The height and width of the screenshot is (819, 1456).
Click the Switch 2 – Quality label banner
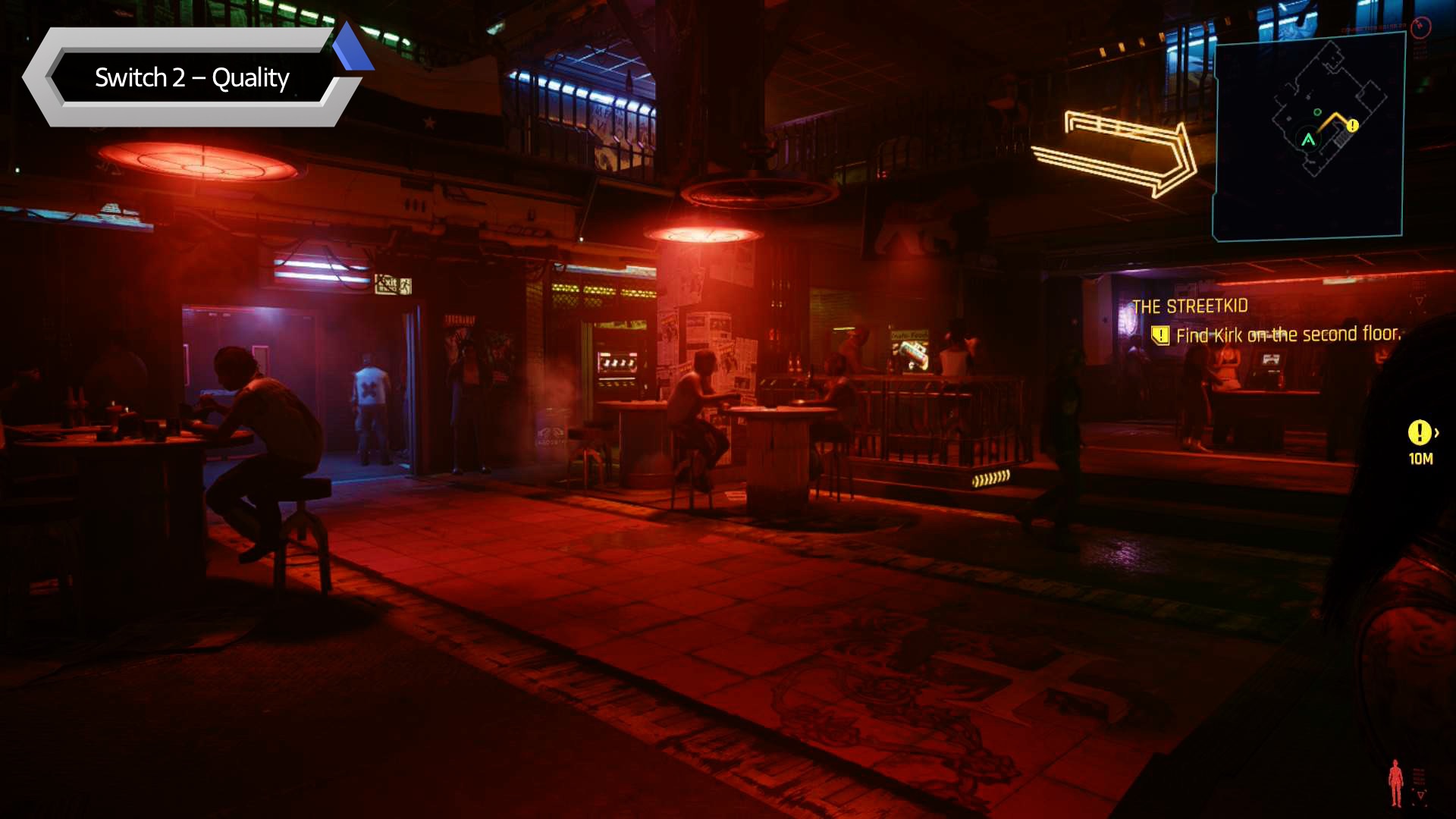point(192,77)
